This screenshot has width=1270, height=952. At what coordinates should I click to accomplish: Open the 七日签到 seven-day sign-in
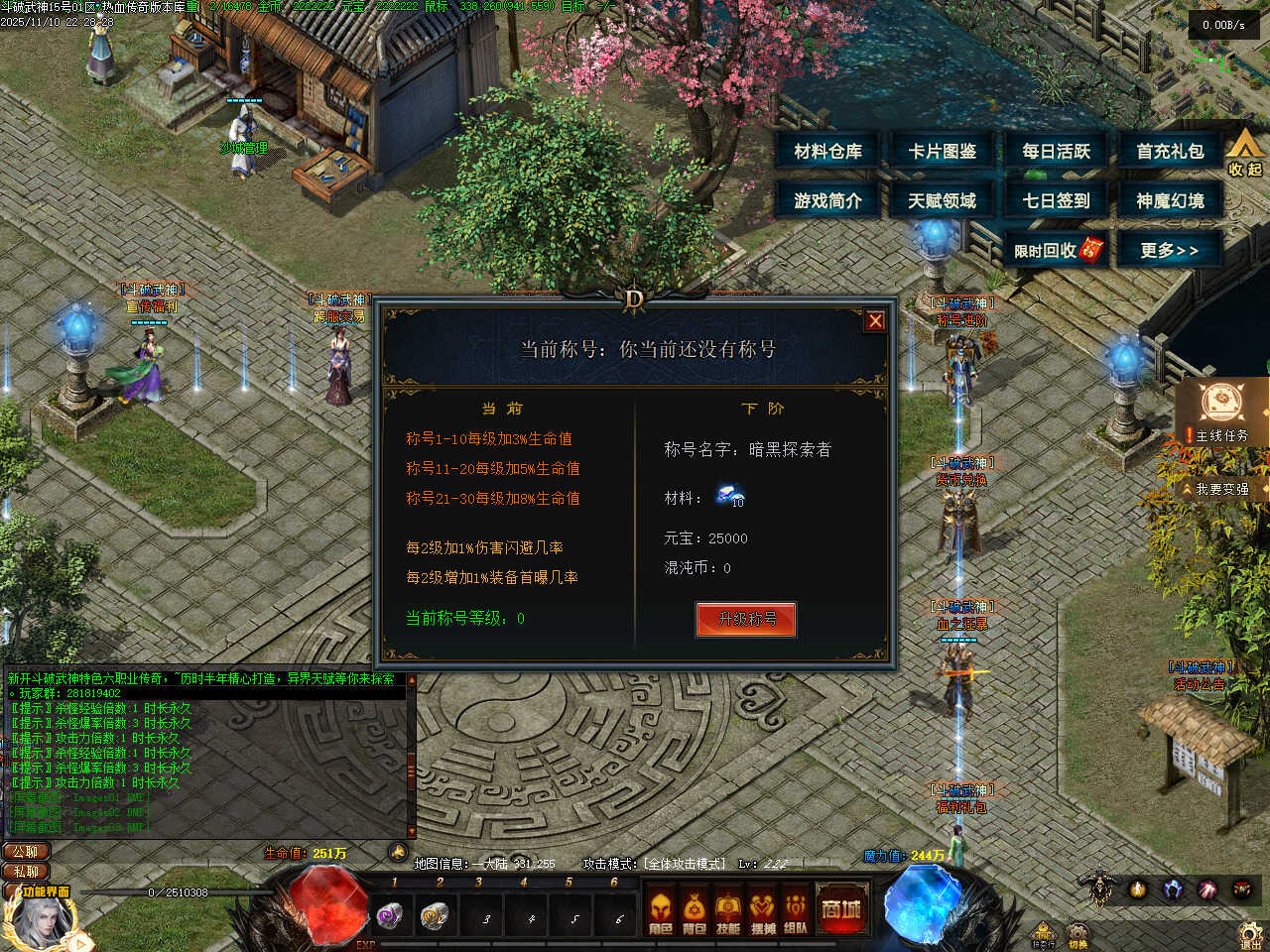pos(1056,201)
